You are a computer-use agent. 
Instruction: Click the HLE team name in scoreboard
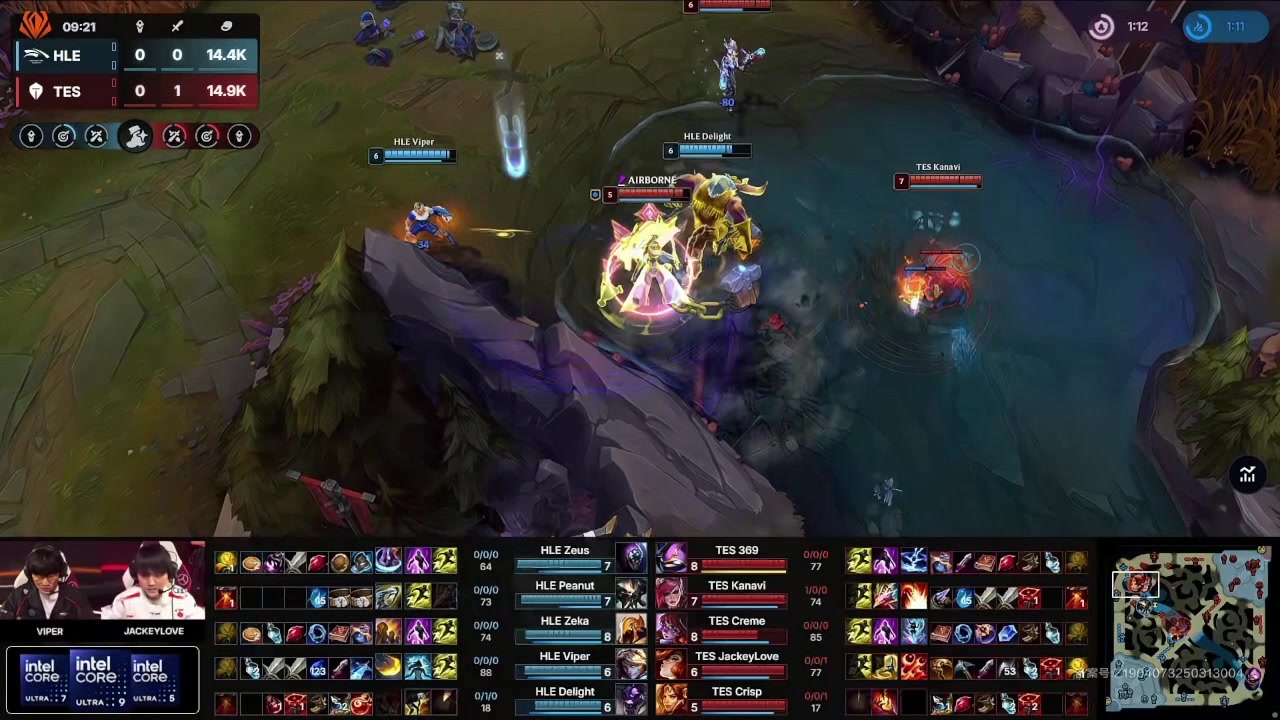click(66, 56)
